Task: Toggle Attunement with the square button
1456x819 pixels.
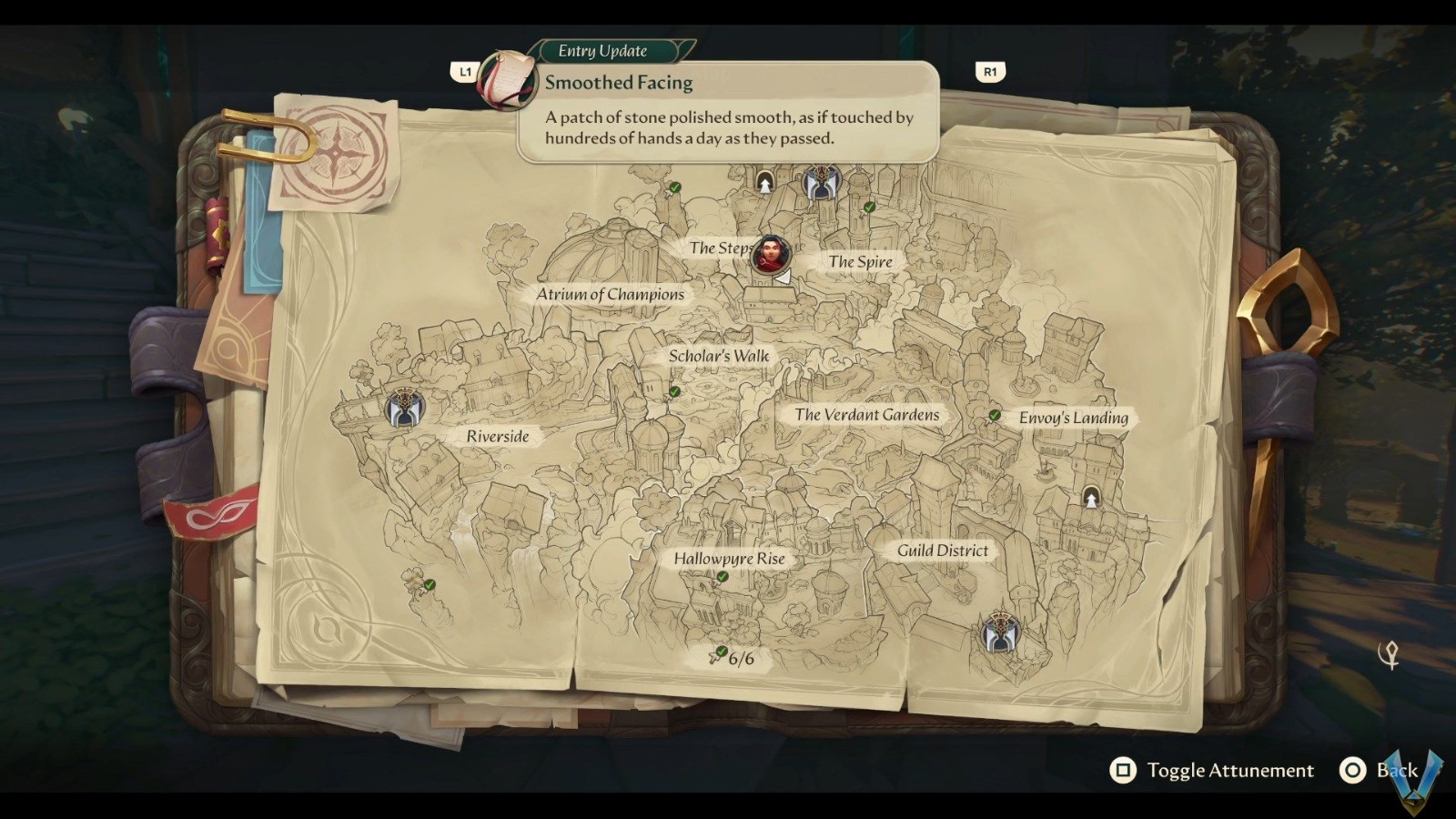Action: tap(1123, 770)
